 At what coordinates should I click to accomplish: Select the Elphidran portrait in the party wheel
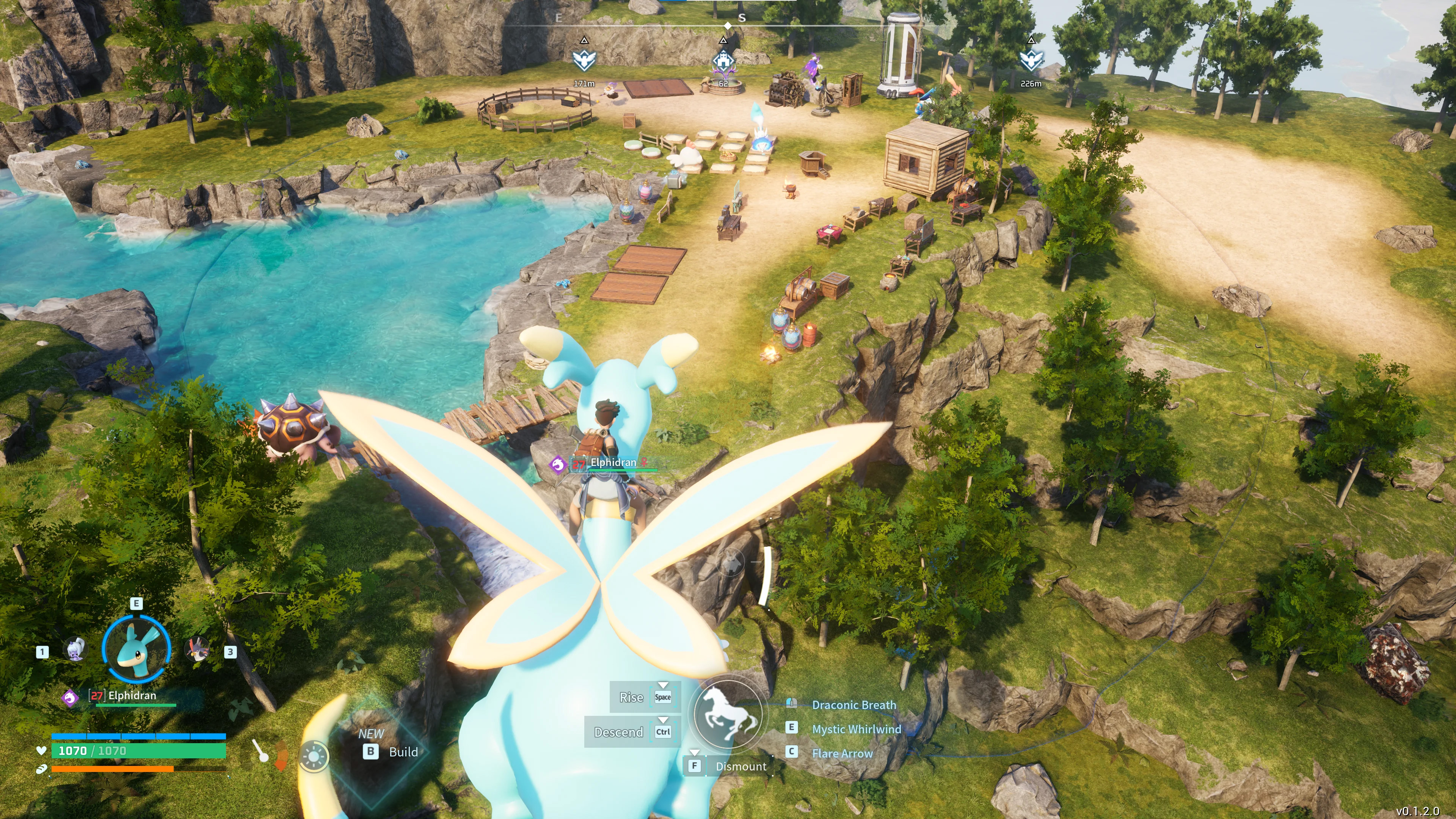click(x=136, y=649)
